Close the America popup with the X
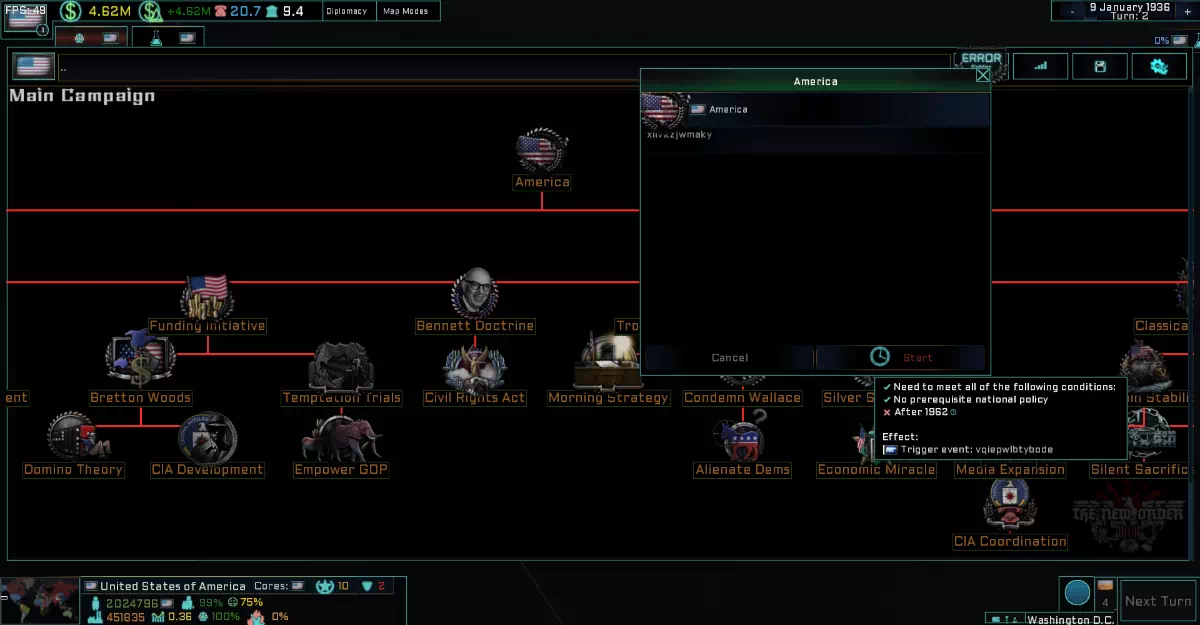Image resolution: width=1200 pixels, height=625 pixels. 983,74
